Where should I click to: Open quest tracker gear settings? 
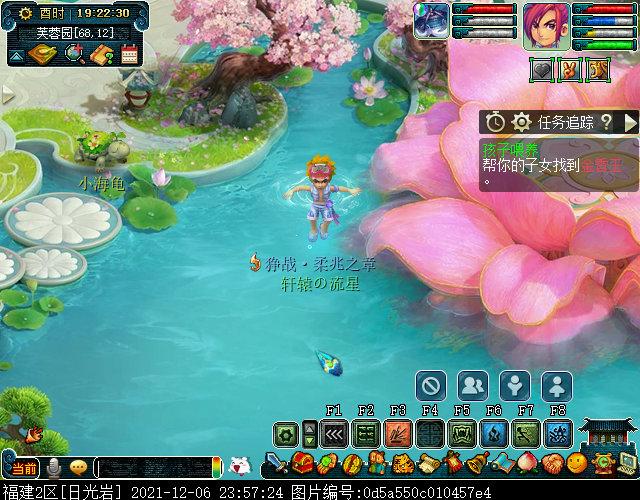pyautogui.click(x=520, y=122)
